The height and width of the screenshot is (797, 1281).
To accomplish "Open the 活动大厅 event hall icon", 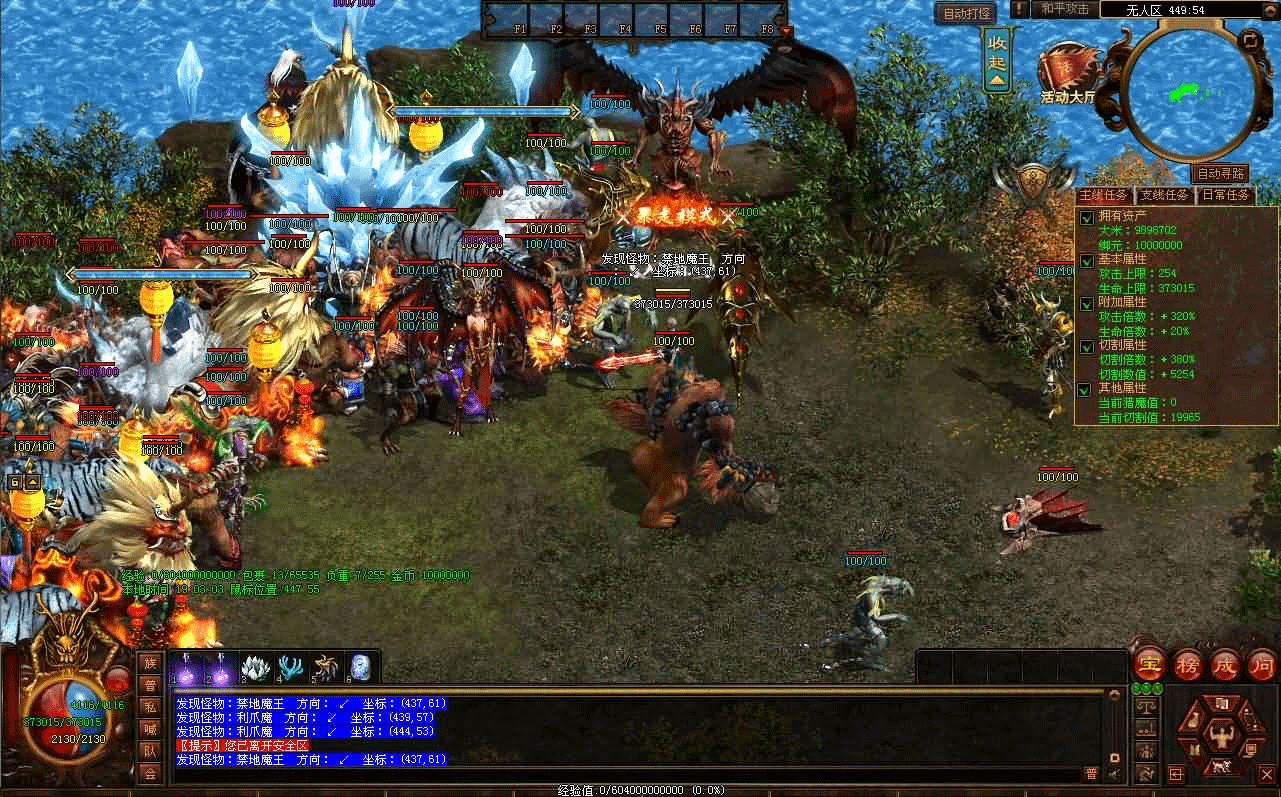I will click(1068, 74).
